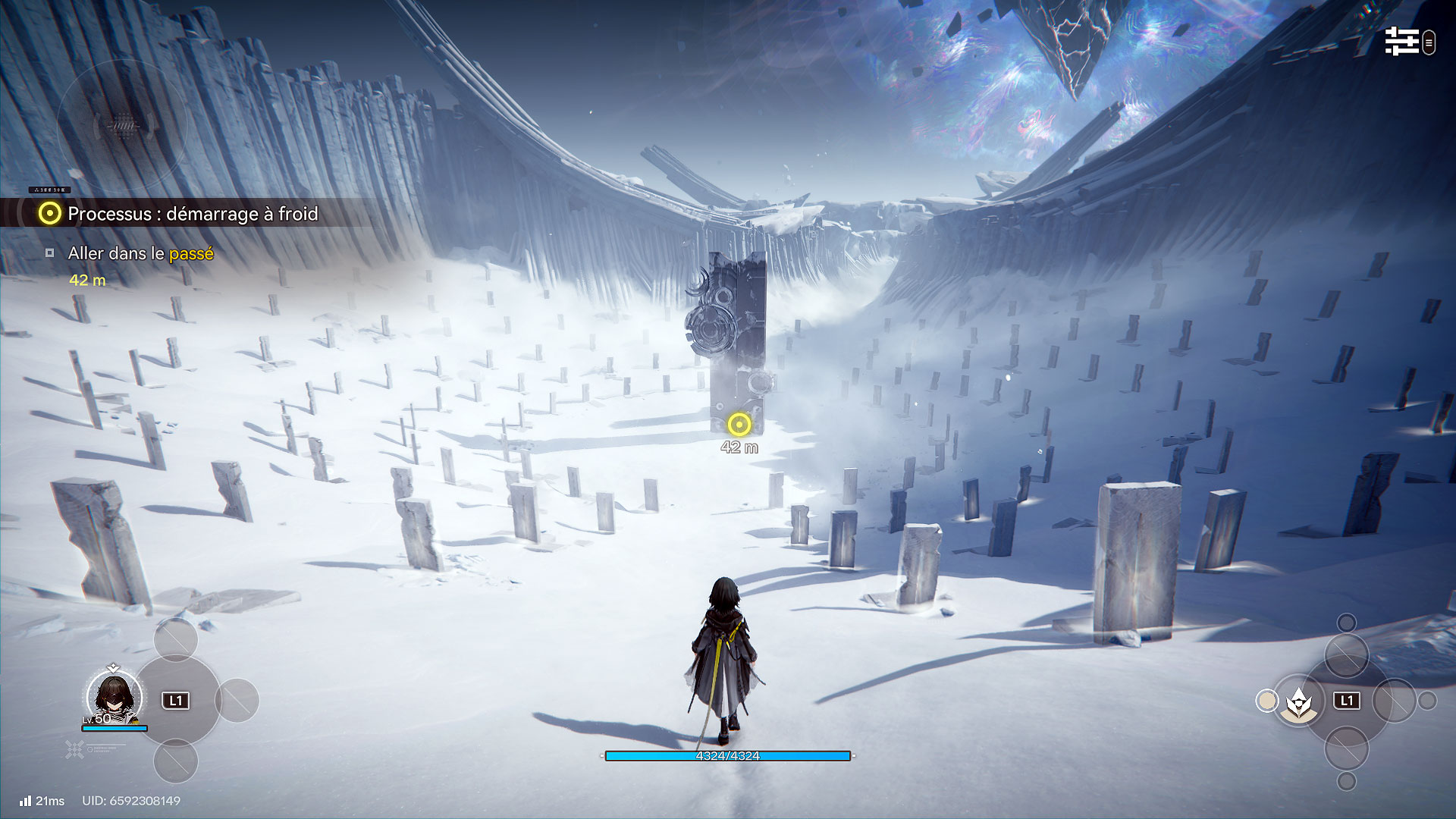This screenshot has width=1456, height=819.
Task: Open the settings sliders icon
Action: pyautogui.click(x=1401, y=42)
